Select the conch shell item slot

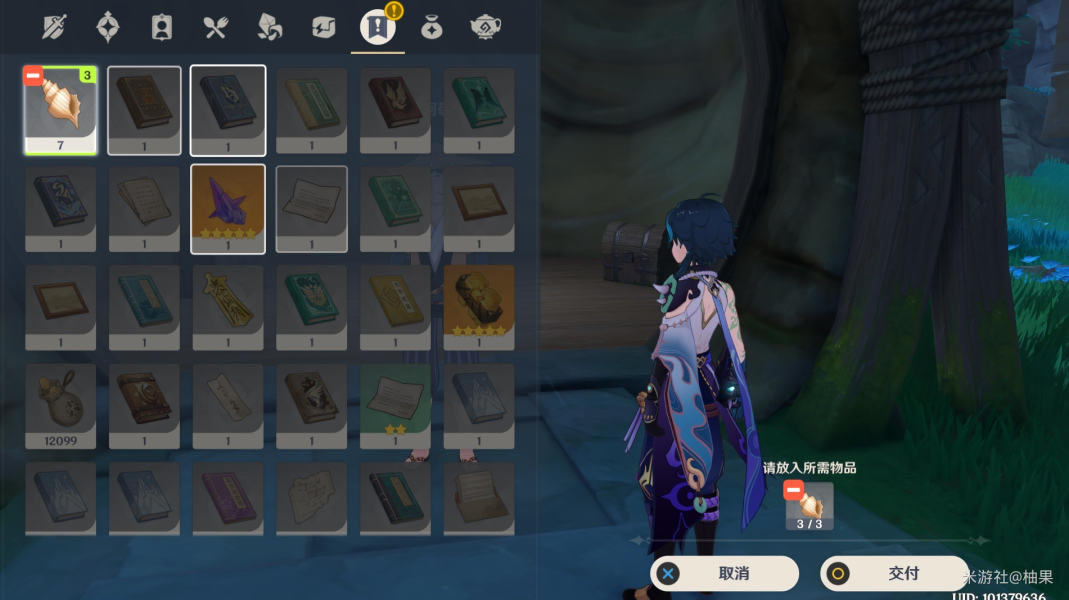click(x=60, y=110)
